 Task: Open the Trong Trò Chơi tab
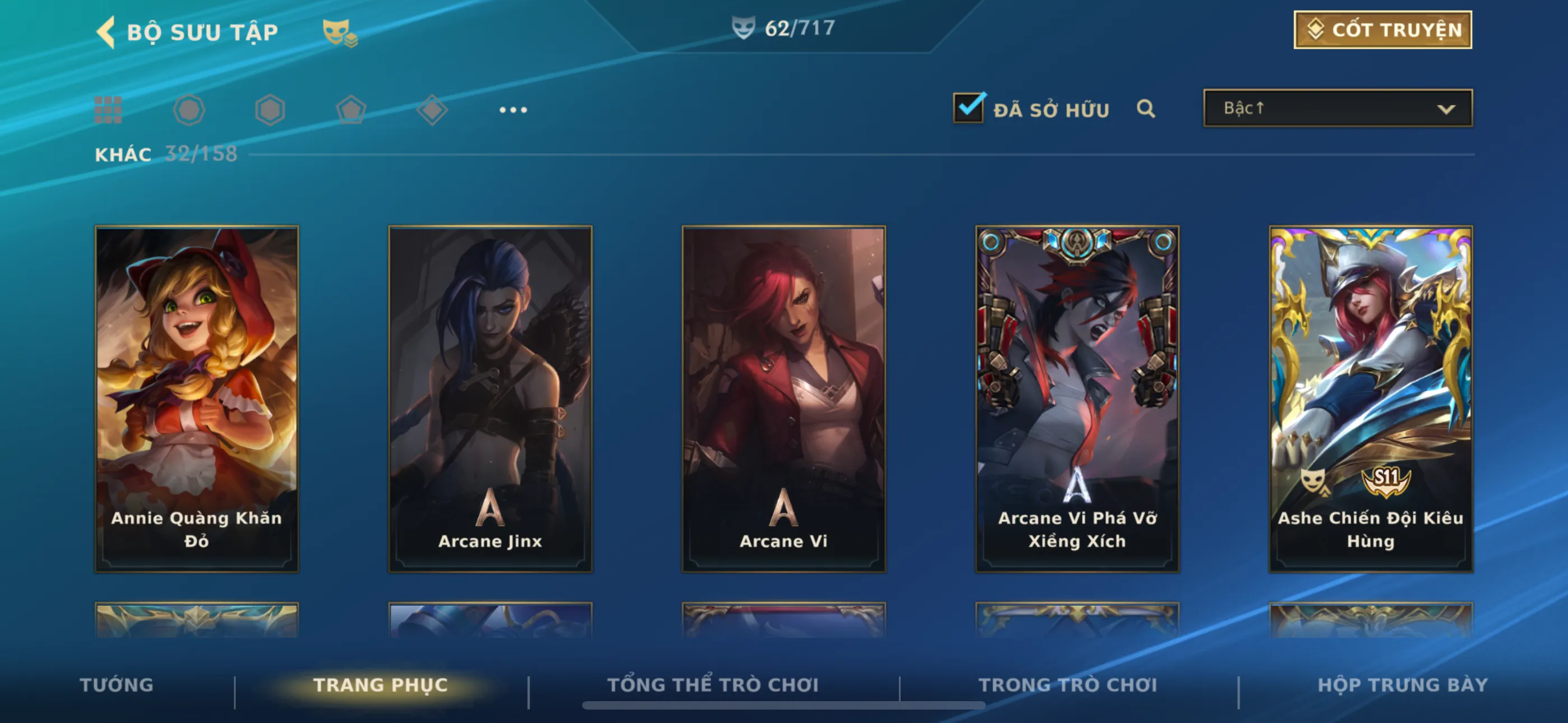point(1068,685)
